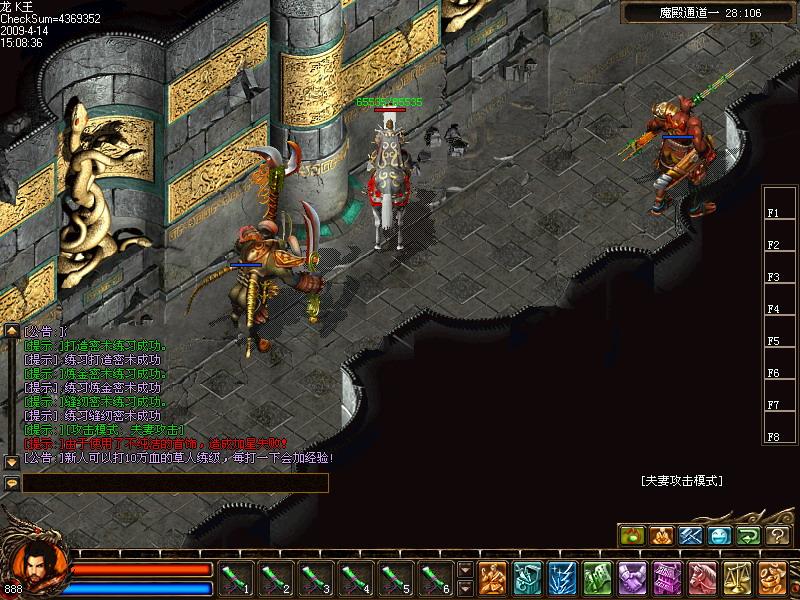This screenshot has width=800, height=600.
Task: Click the chat log up arrow
Action: click(x=12, y=330)
